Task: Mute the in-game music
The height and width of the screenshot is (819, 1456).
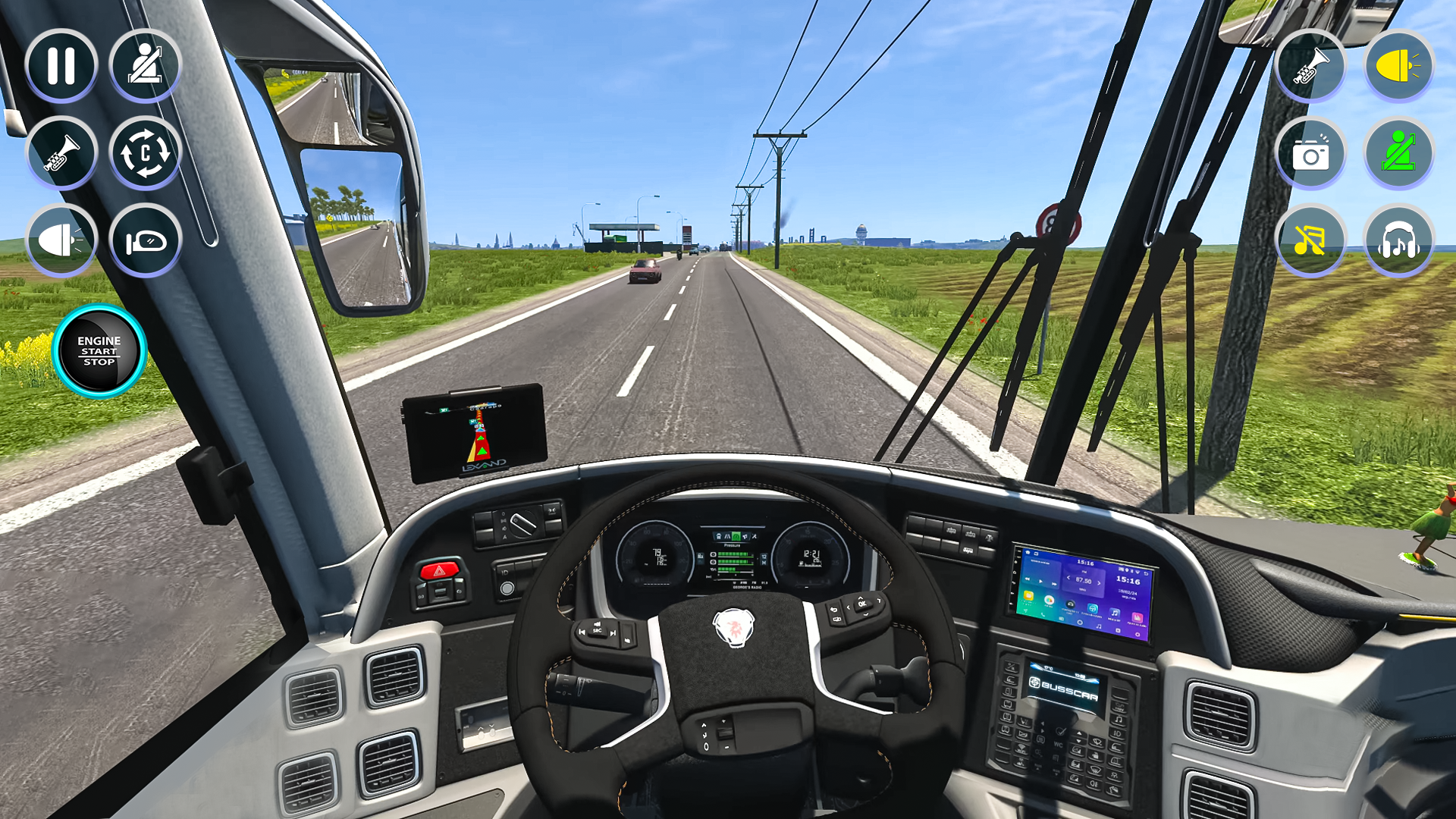Action: (1310, 240)
